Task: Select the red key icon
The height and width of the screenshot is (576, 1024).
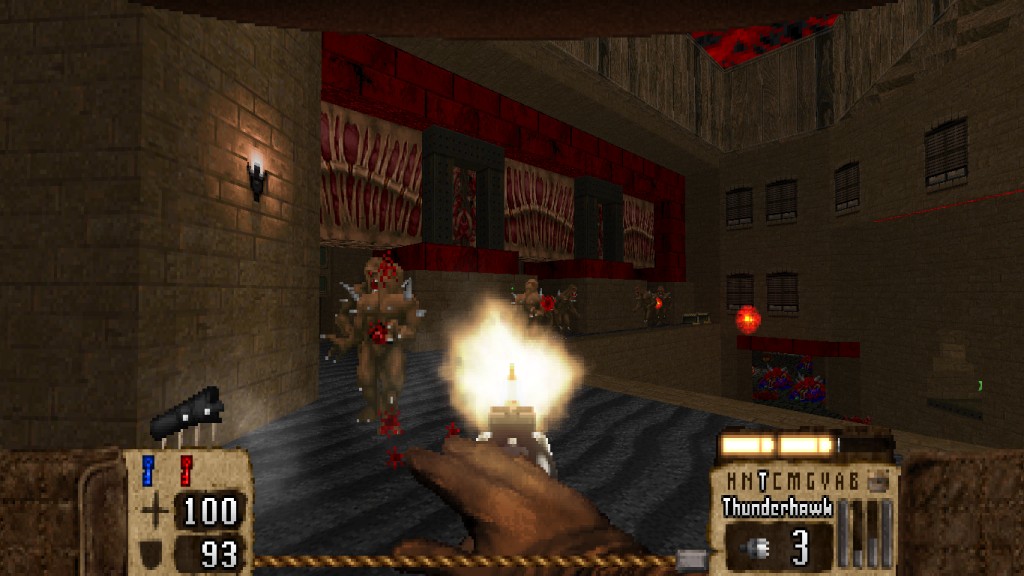Action: tap(185, 468)
